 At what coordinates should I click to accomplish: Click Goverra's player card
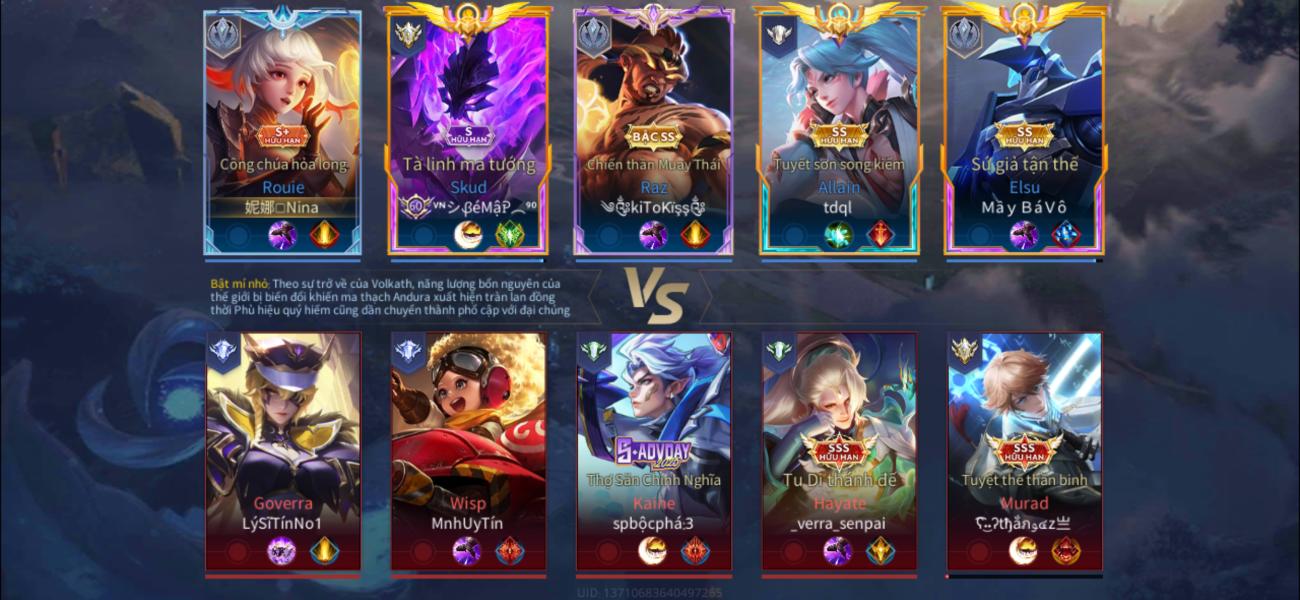(283, 450)
